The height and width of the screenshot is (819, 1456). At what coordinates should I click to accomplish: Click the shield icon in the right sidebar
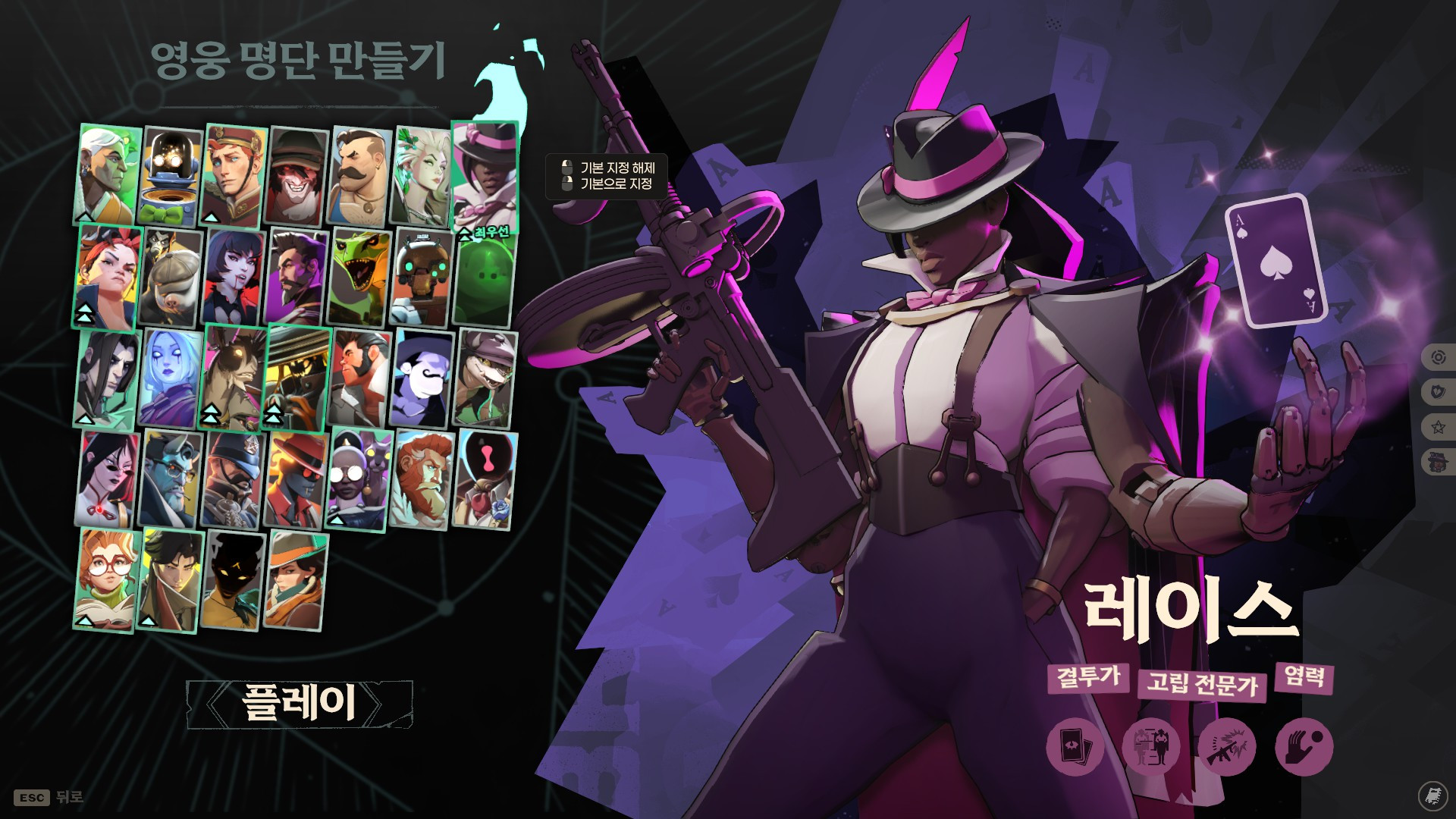tap(1439, 391)
